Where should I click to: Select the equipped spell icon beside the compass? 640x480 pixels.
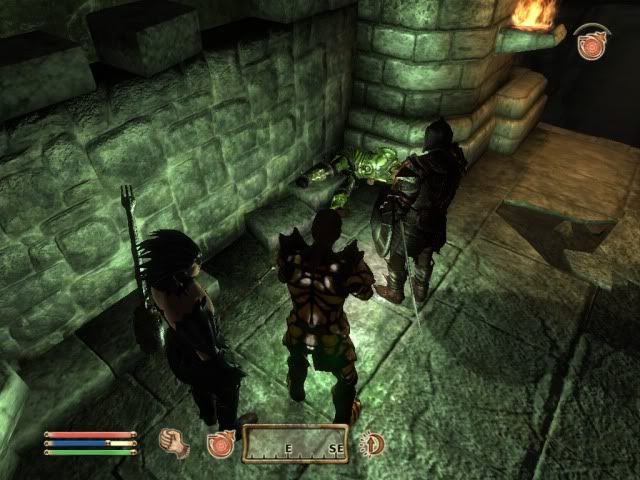coord(219,444)
